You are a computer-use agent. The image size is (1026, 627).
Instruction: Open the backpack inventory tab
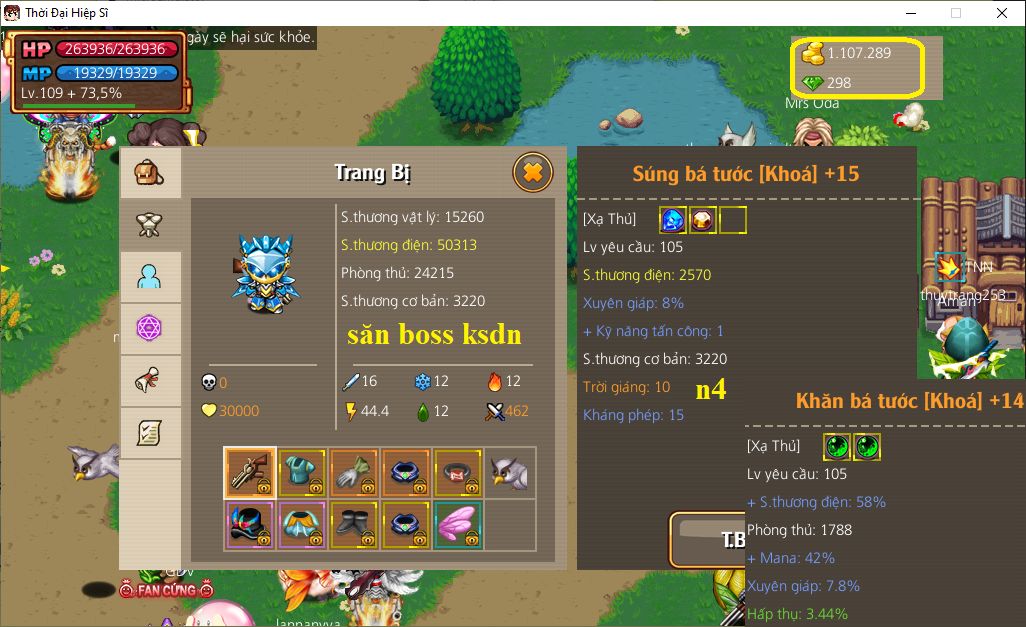pos(150,174)
